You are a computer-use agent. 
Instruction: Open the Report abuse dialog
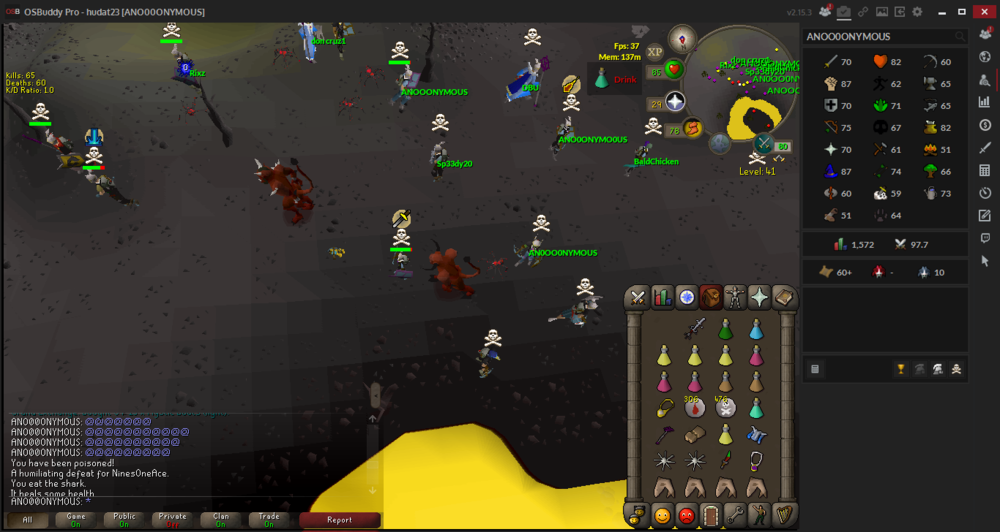339,520
